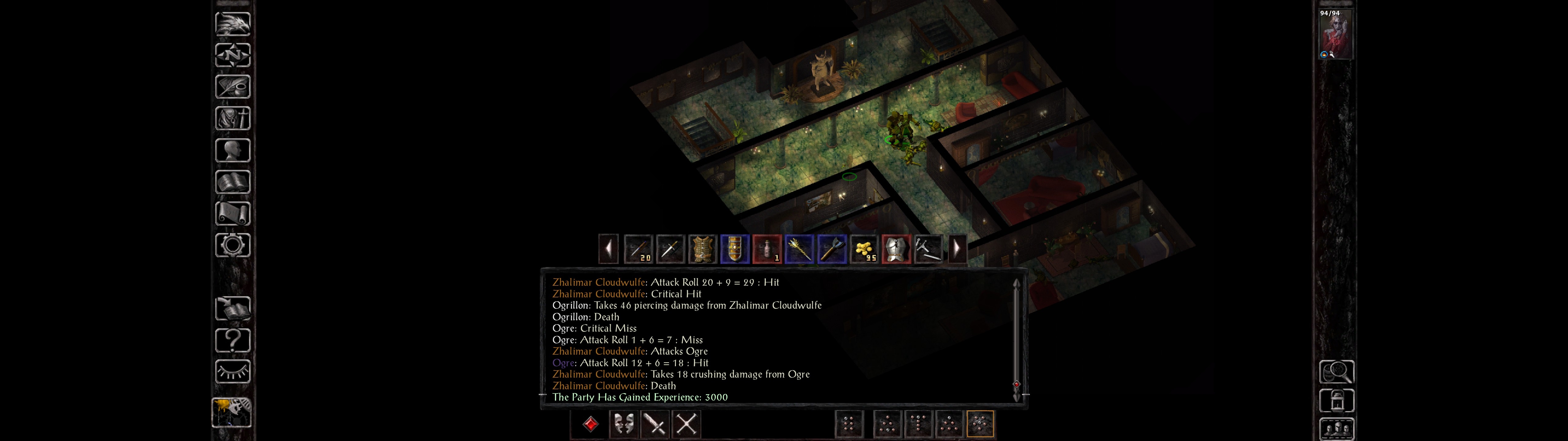Open the area map compass button
The image size is (1568, 441).
[232, 55]
